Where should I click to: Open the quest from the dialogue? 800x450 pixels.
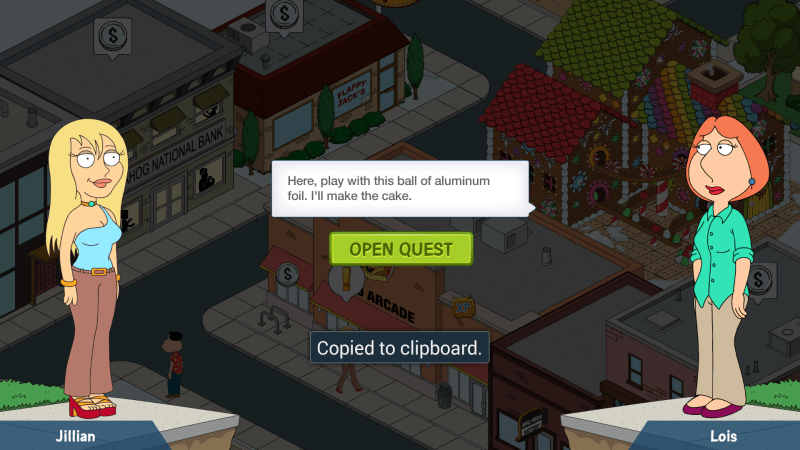[400, 249]
